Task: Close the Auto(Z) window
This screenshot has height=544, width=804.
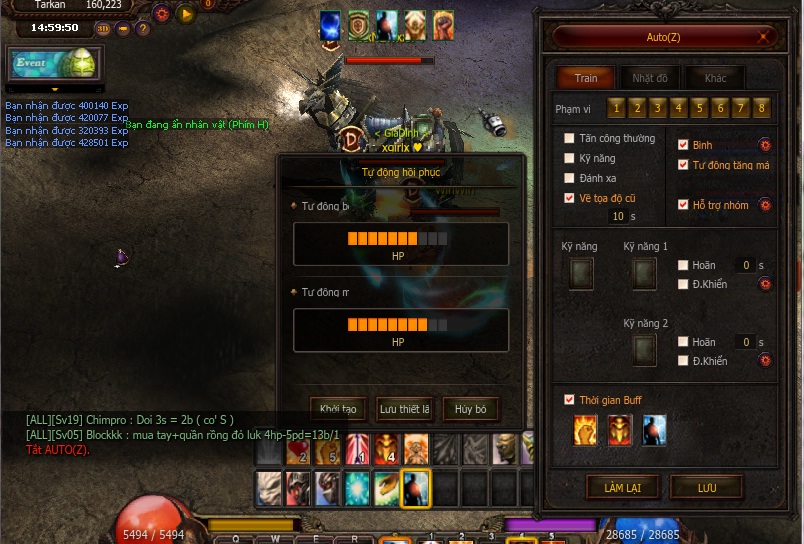Action: (764, 37)
